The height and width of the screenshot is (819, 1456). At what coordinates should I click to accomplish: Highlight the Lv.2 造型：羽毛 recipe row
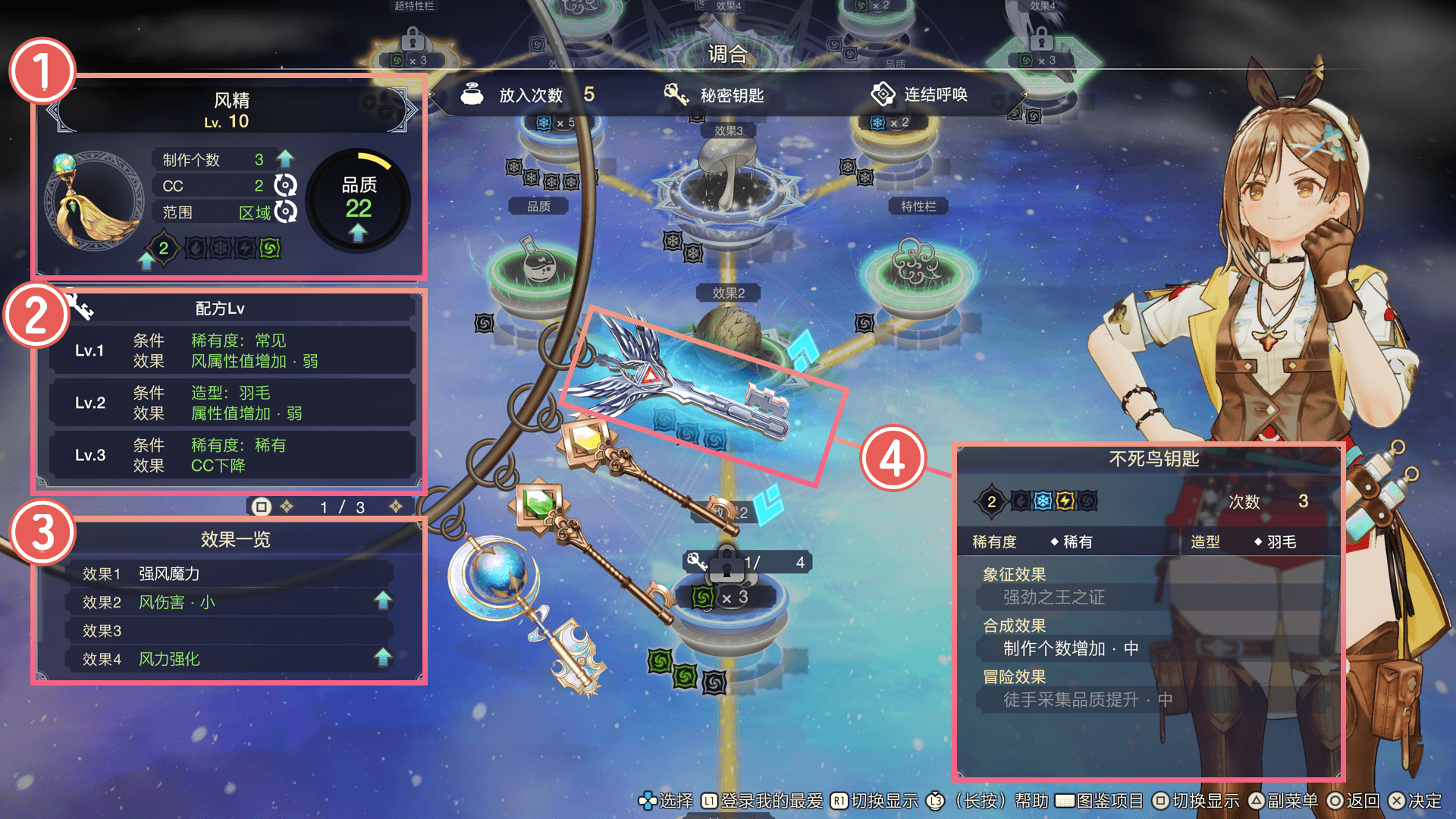(x=231, y=403)
